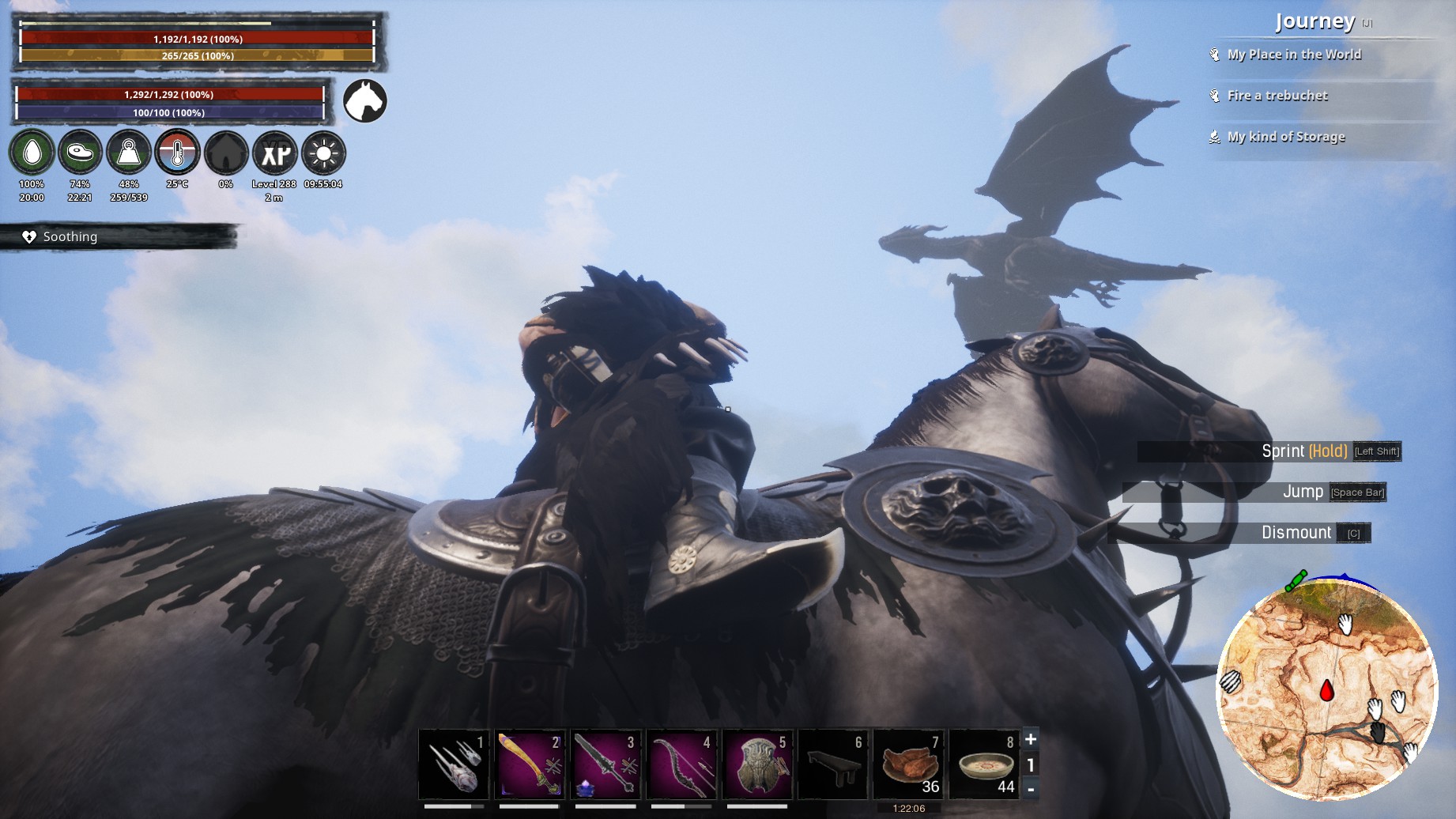Select the My kind of Storage journey step
Screen dimensions: 1456x819
point(1286,137)
